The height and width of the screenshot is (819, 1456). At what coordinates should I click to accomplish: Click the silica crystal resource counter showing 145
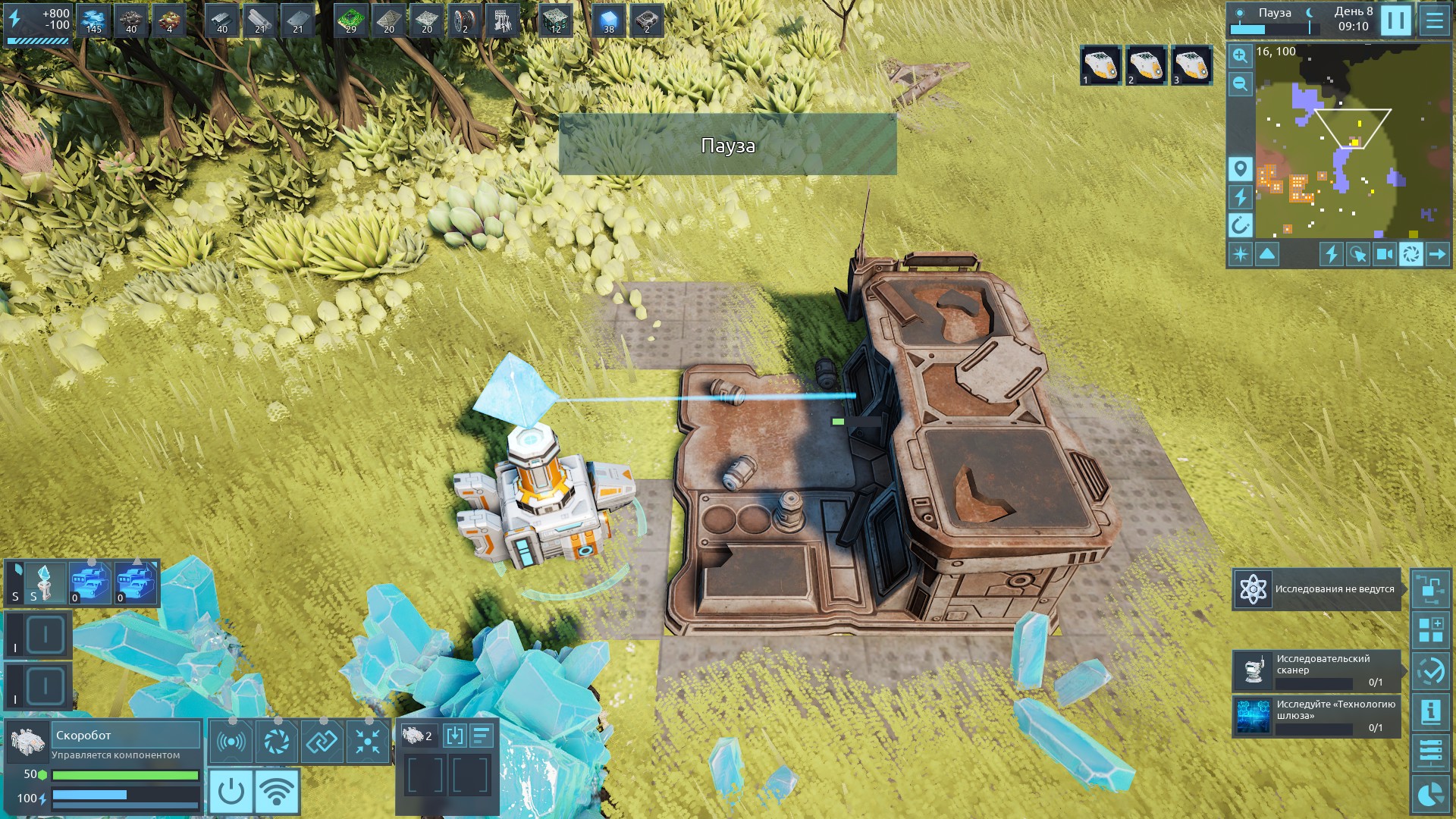pos(94,21)
